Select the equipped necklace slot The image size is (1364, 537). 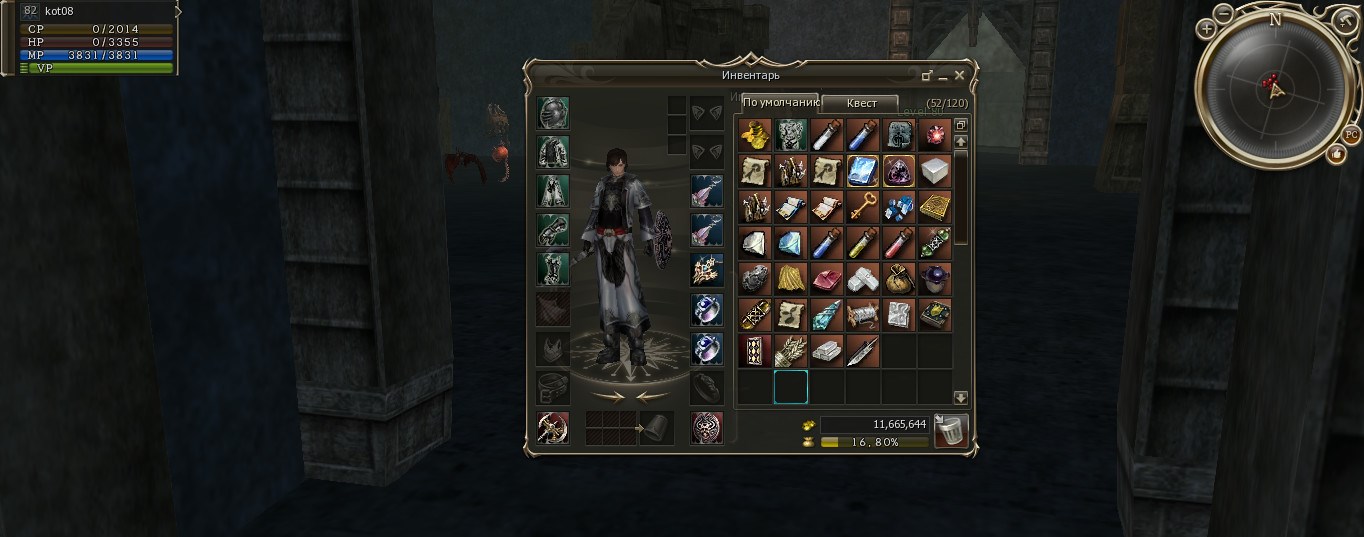pyautogui.click(x=706, y=269)
